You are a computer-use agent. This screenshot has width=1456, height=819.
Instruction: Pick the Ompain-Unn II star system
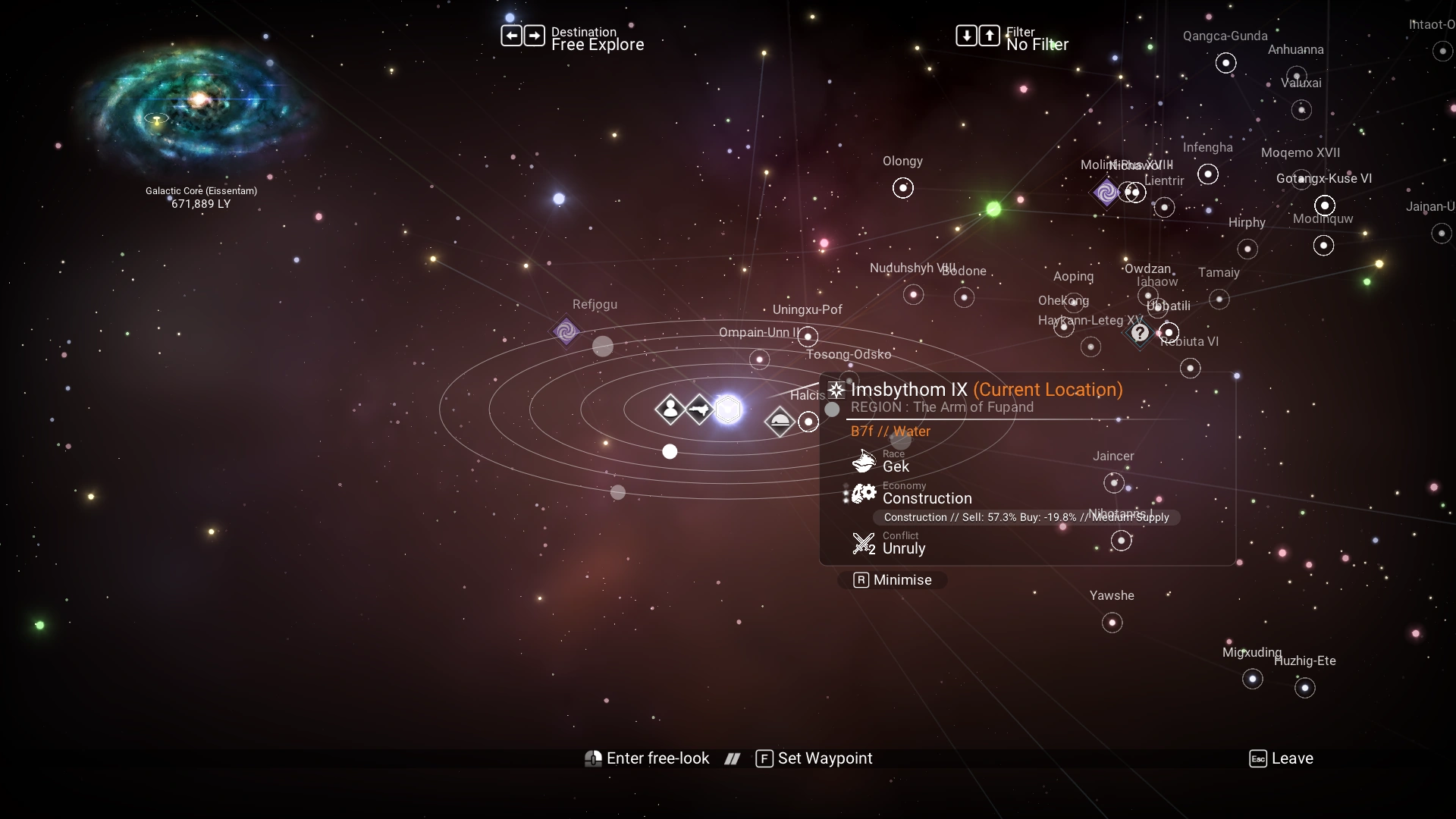click(759, 359)
